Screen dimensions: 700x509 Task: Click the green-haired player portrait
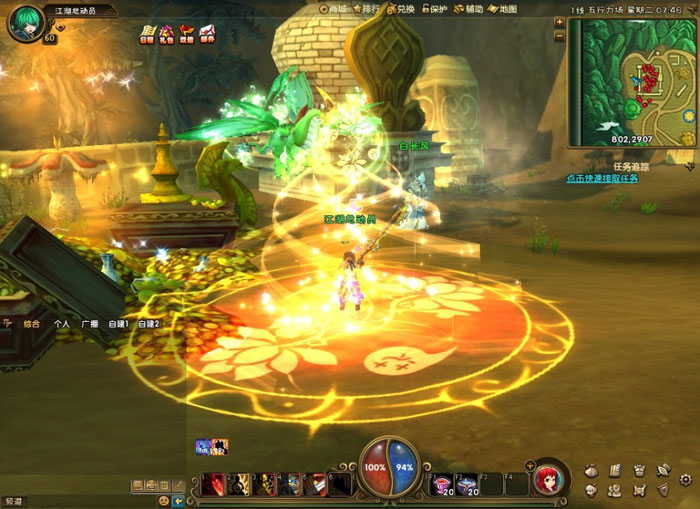pyautogui.click(x=26, y=22)
